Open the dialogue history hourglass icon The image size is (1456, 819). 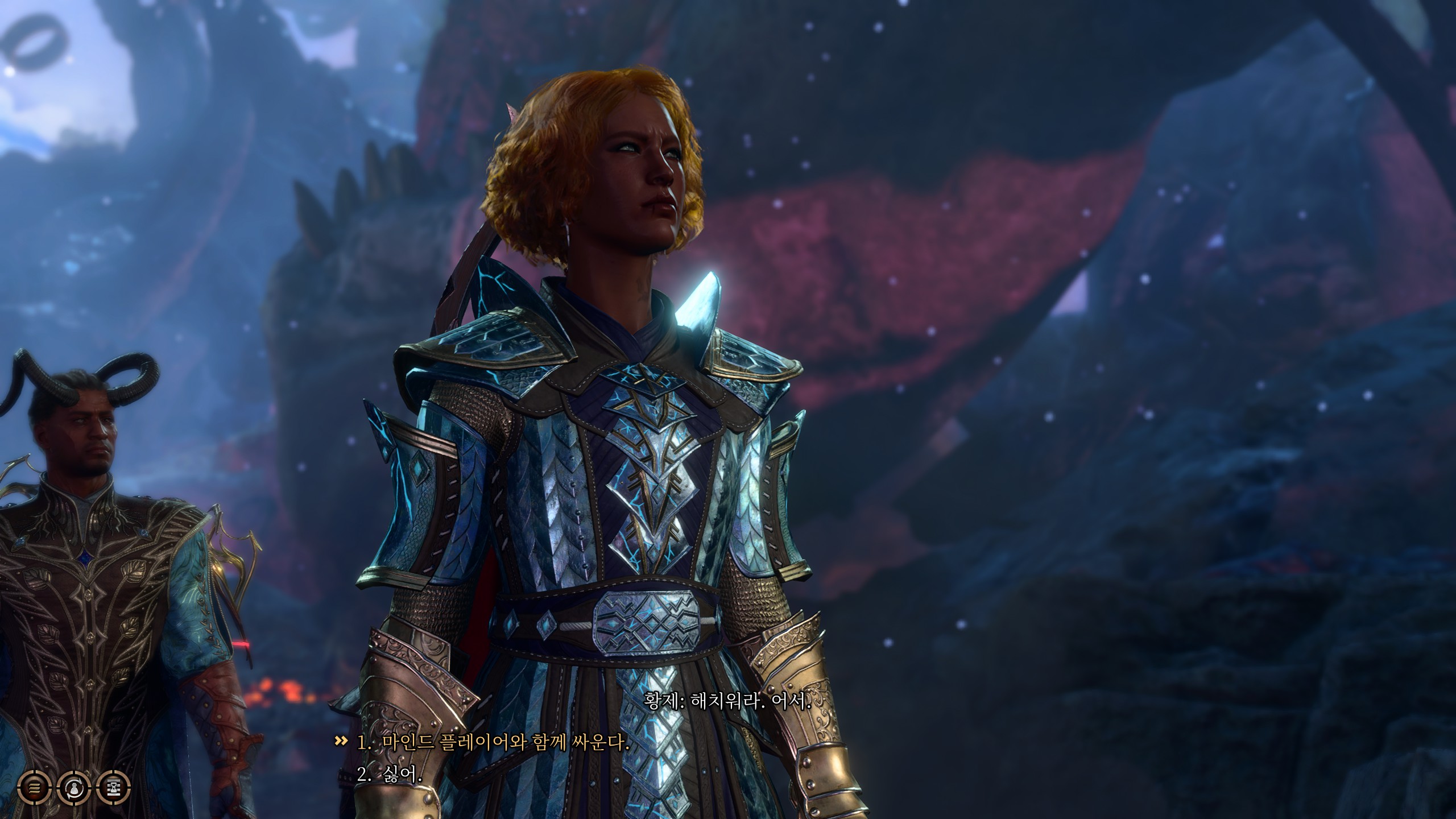coord(114,788)
